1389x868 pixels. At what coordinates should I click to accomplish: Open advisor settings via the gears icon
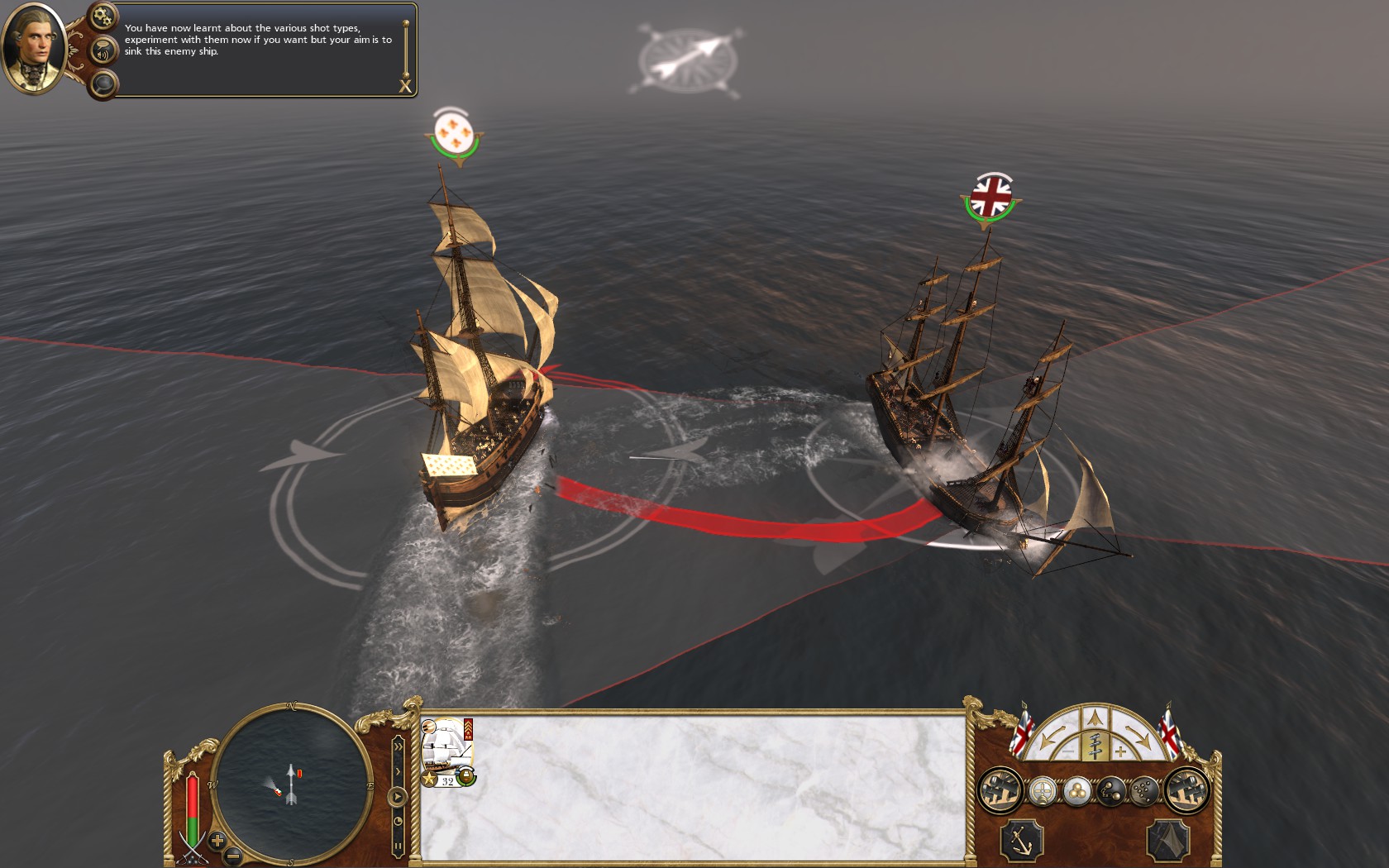tap(103, 16)
